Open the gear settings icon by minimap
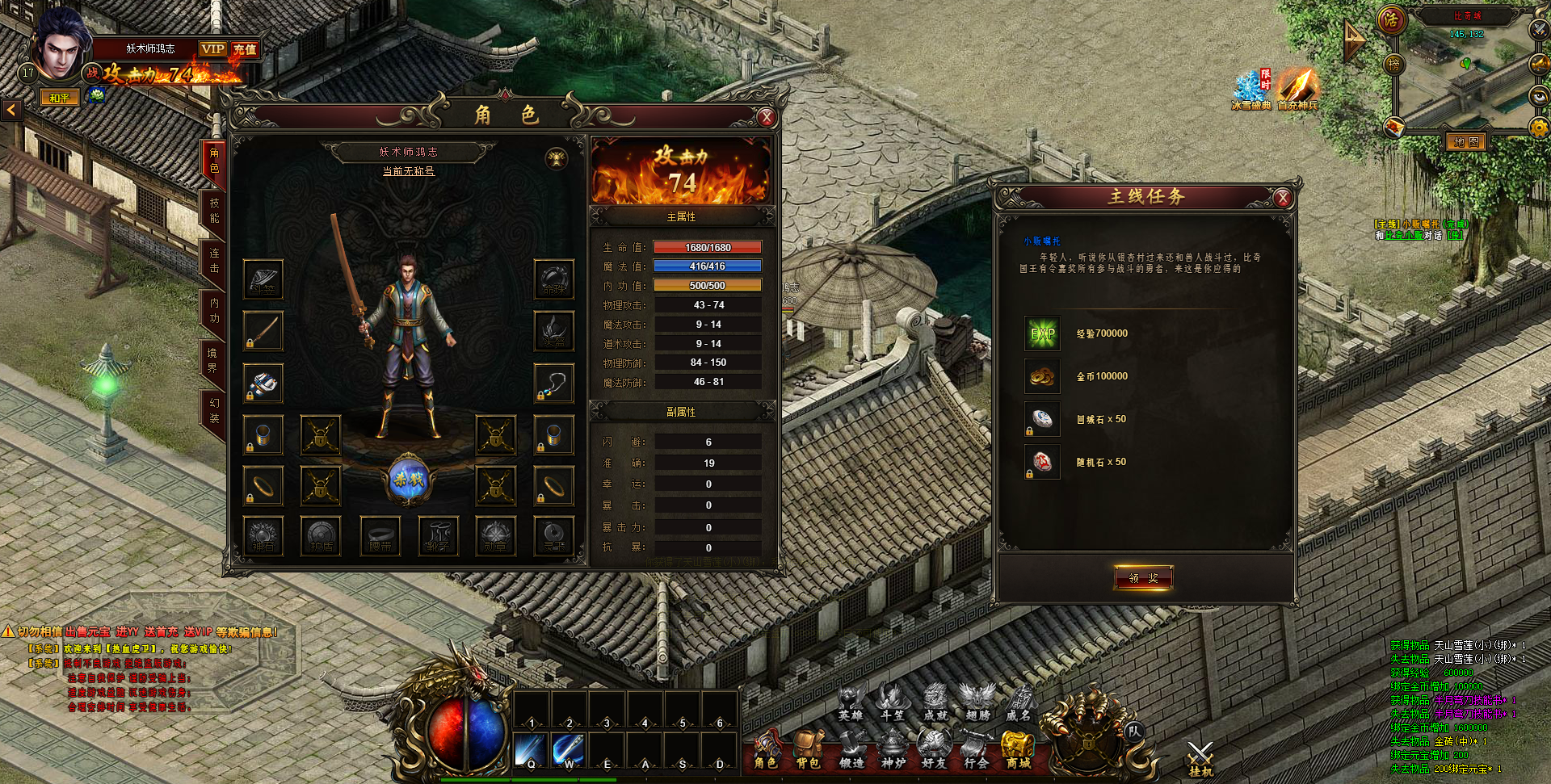The height and width of the screenshot is (784, 1551). 1538,127
